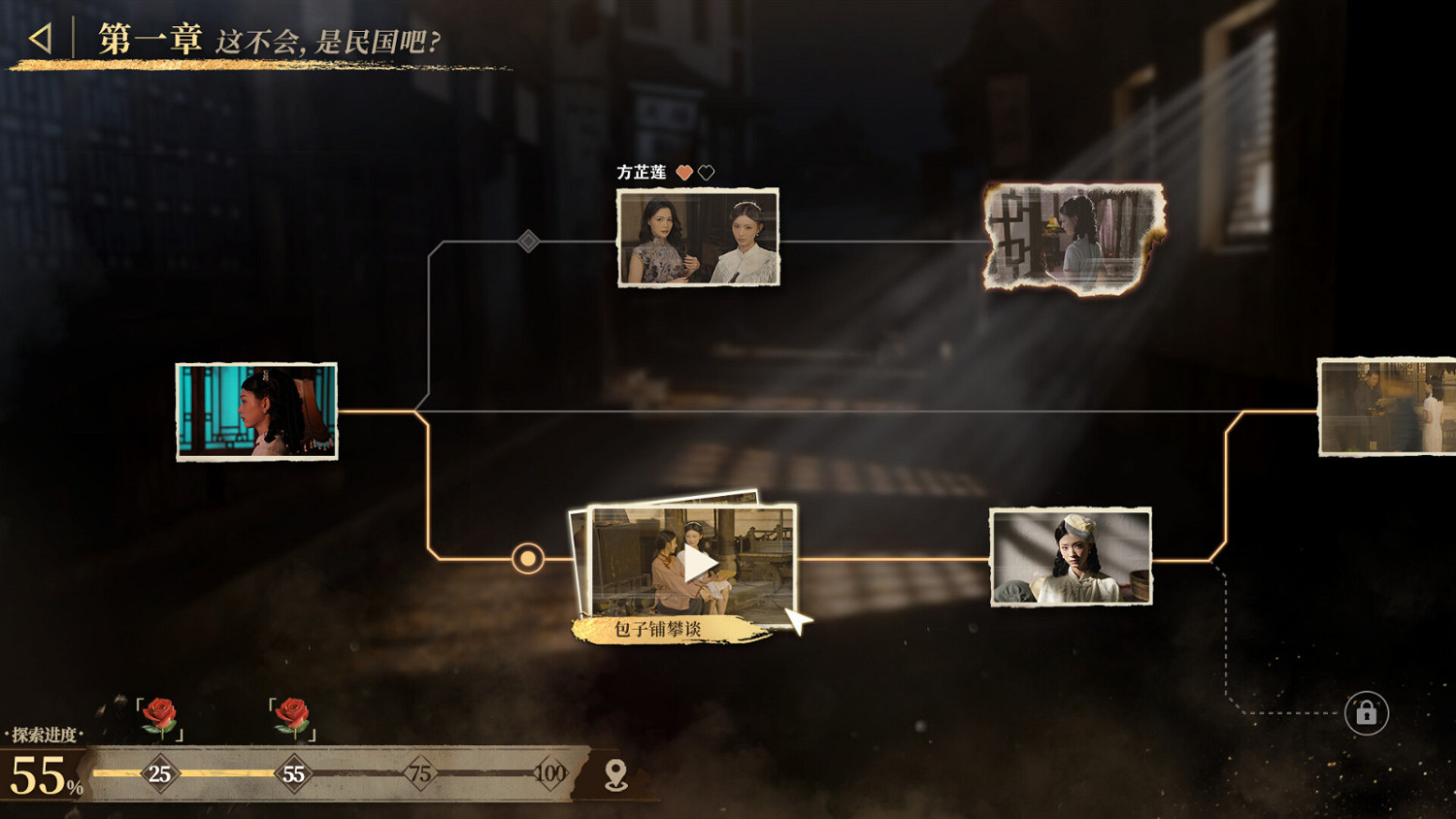Click the circle marker on the lower story path
This screenshot has height=819, width=1456.
pos(527,558)
